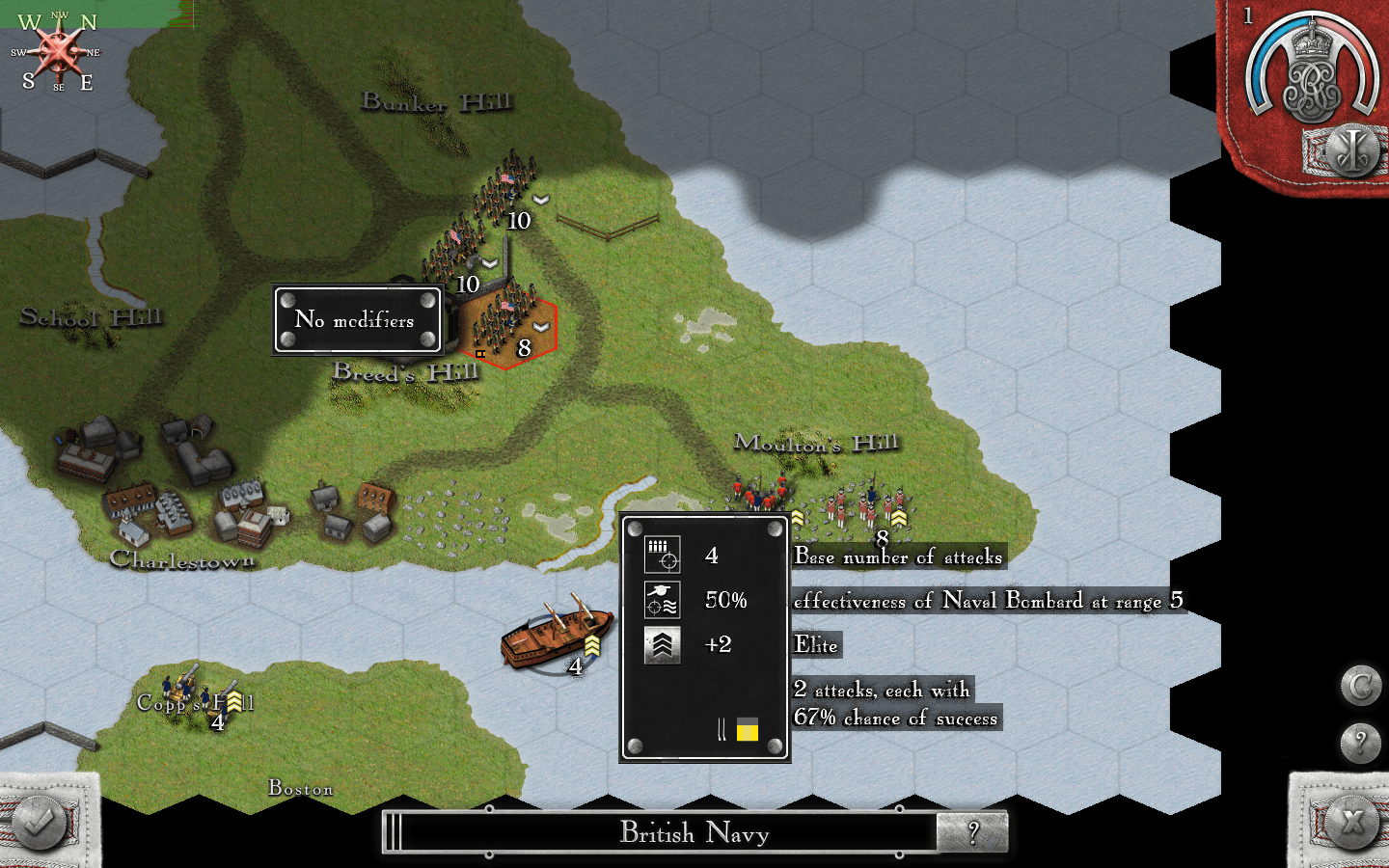Image resolution: width=1389 pixels, height=868 pixels.
Task: Select the No modifiers panel
Action: click(x=358, y=319)
